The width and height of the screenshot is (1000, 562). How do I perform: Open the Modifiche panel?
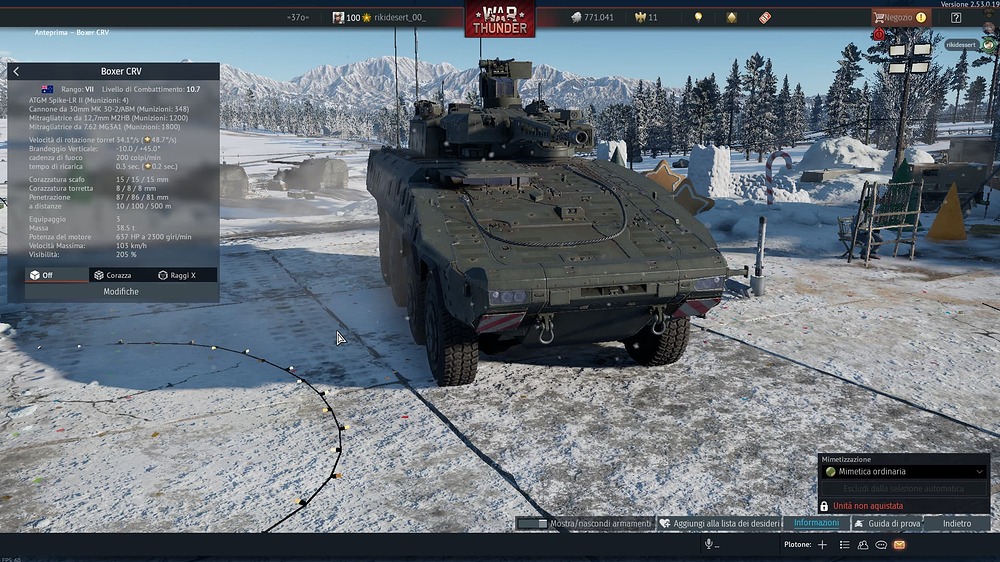click(x=121, y=292)
